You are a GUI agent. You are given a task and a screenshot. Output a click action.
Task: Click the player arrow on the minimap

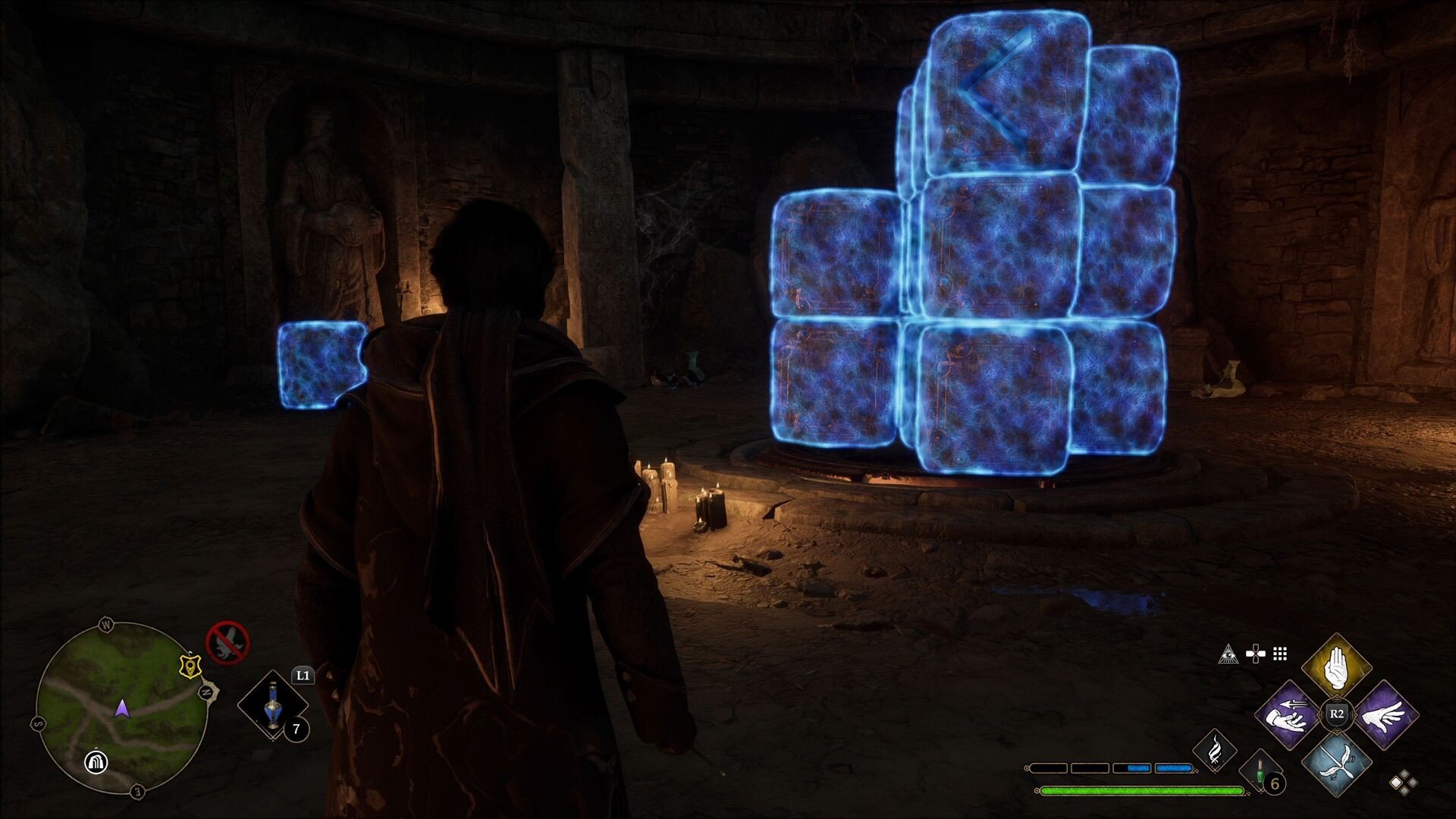(121, 710)
